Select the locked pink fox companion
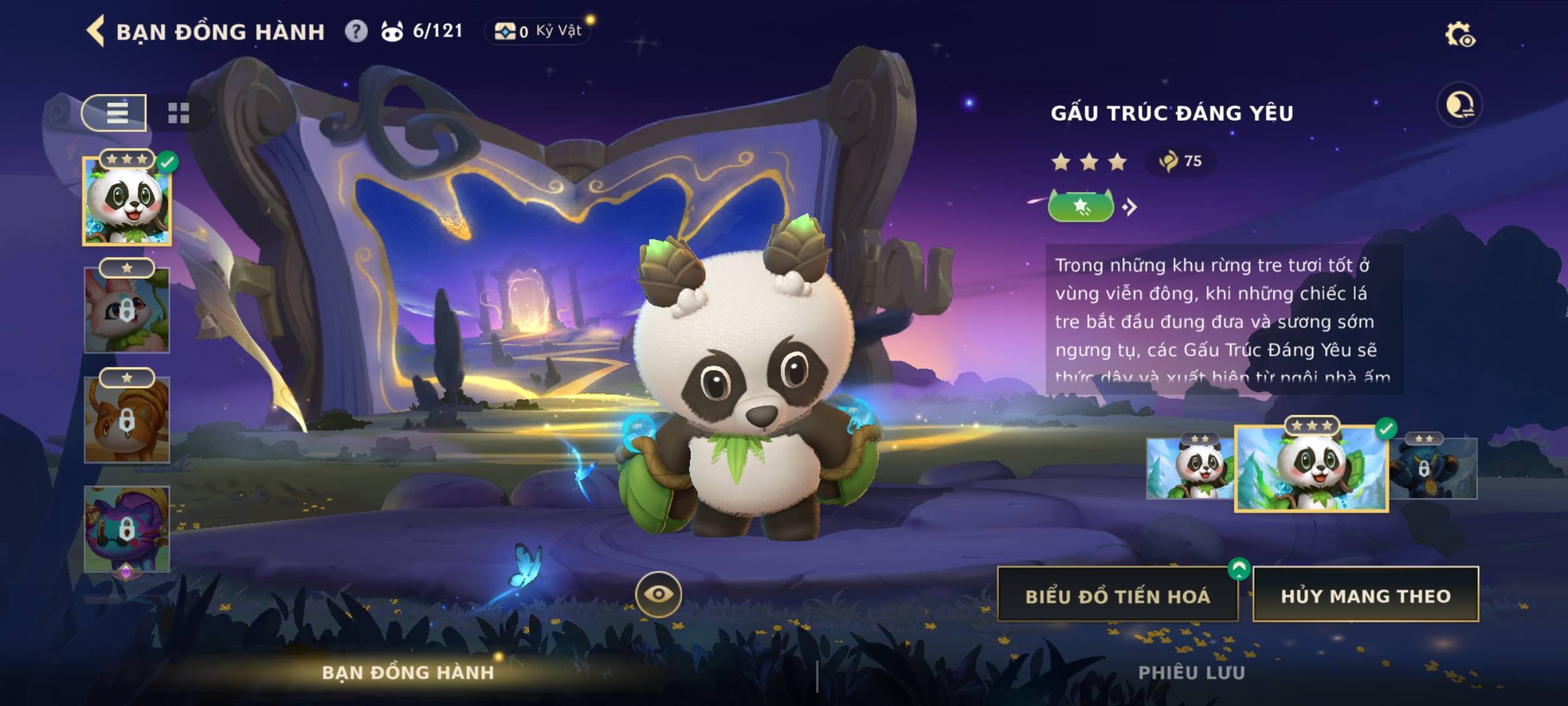This screenshot has height=706, width=1568. click(x=127, y=311)
